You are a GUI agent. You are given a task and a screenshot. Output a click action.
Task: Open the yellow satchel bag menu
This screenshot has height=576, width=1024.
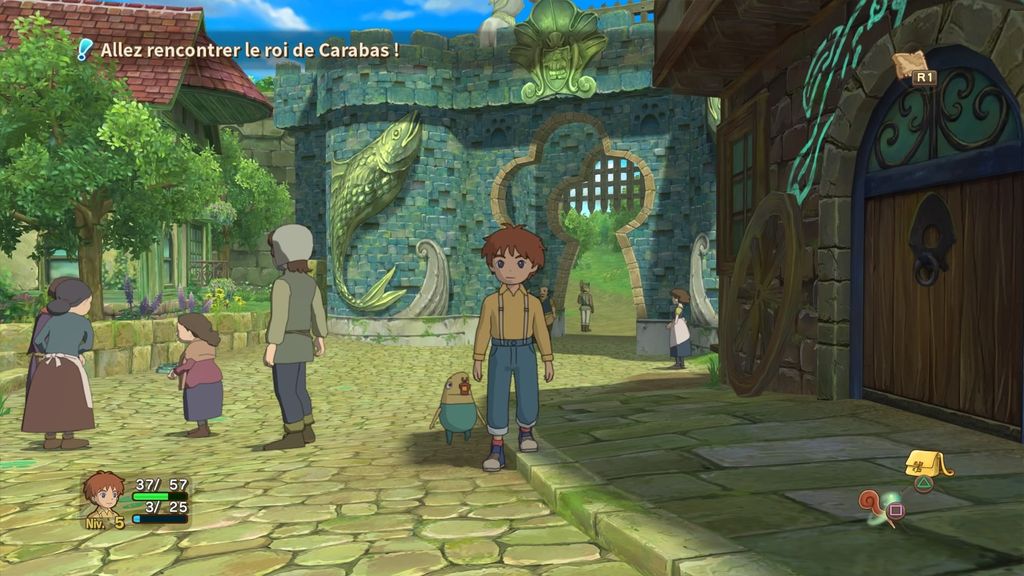coord(924,464)
